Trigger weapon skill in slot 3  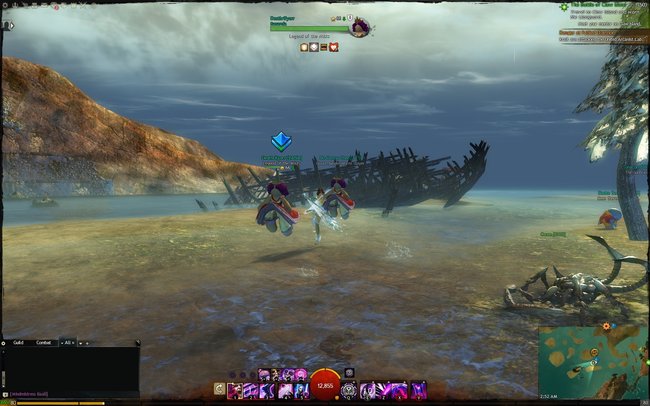pos(268,390)
